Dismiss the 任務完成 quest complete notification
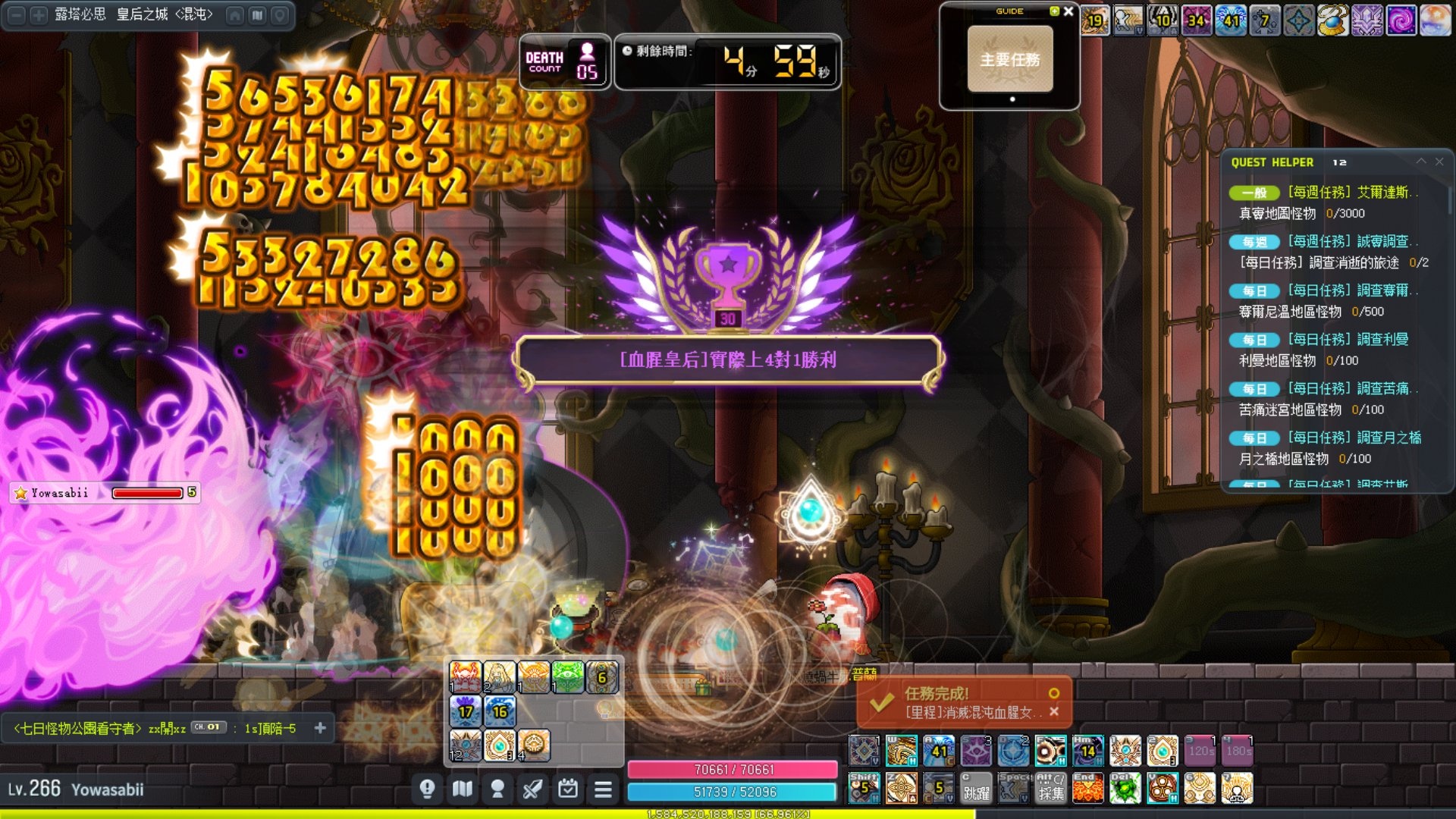This screenshot has width=1456, height=819. point(1054,711)
